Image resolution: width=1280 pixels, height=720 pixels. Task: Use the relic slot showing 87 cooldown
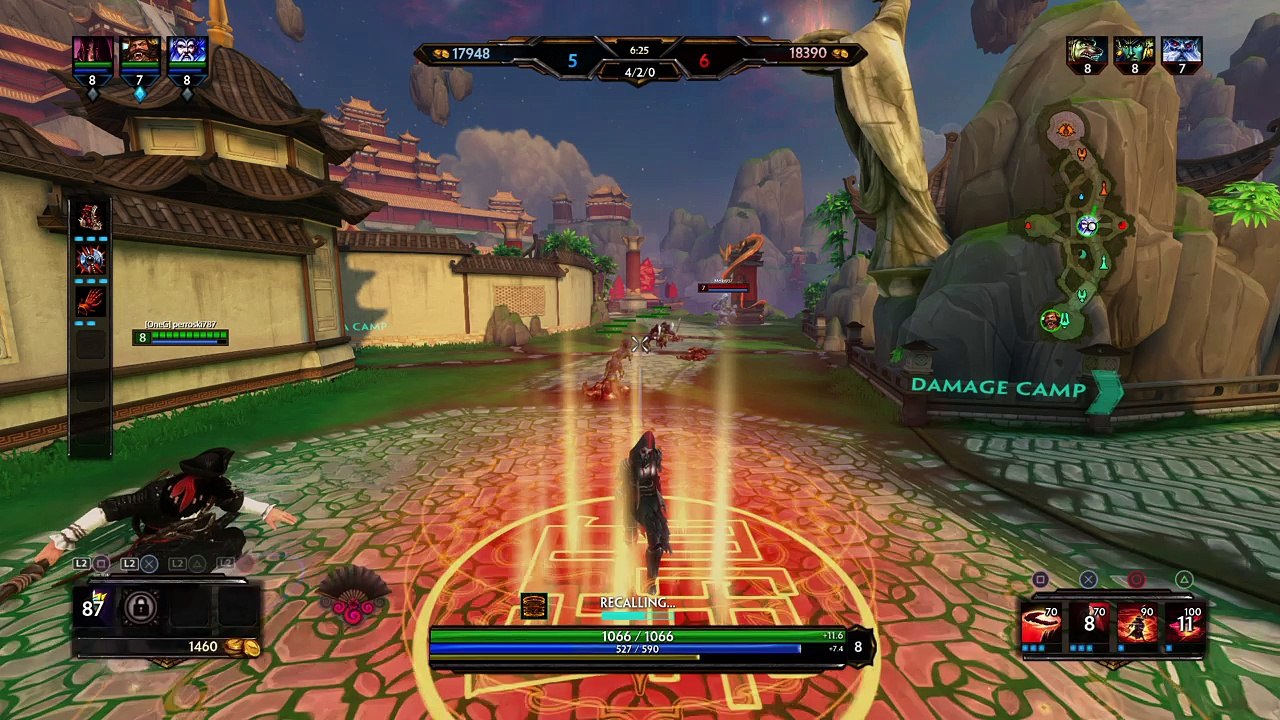(x=93, y=607)
